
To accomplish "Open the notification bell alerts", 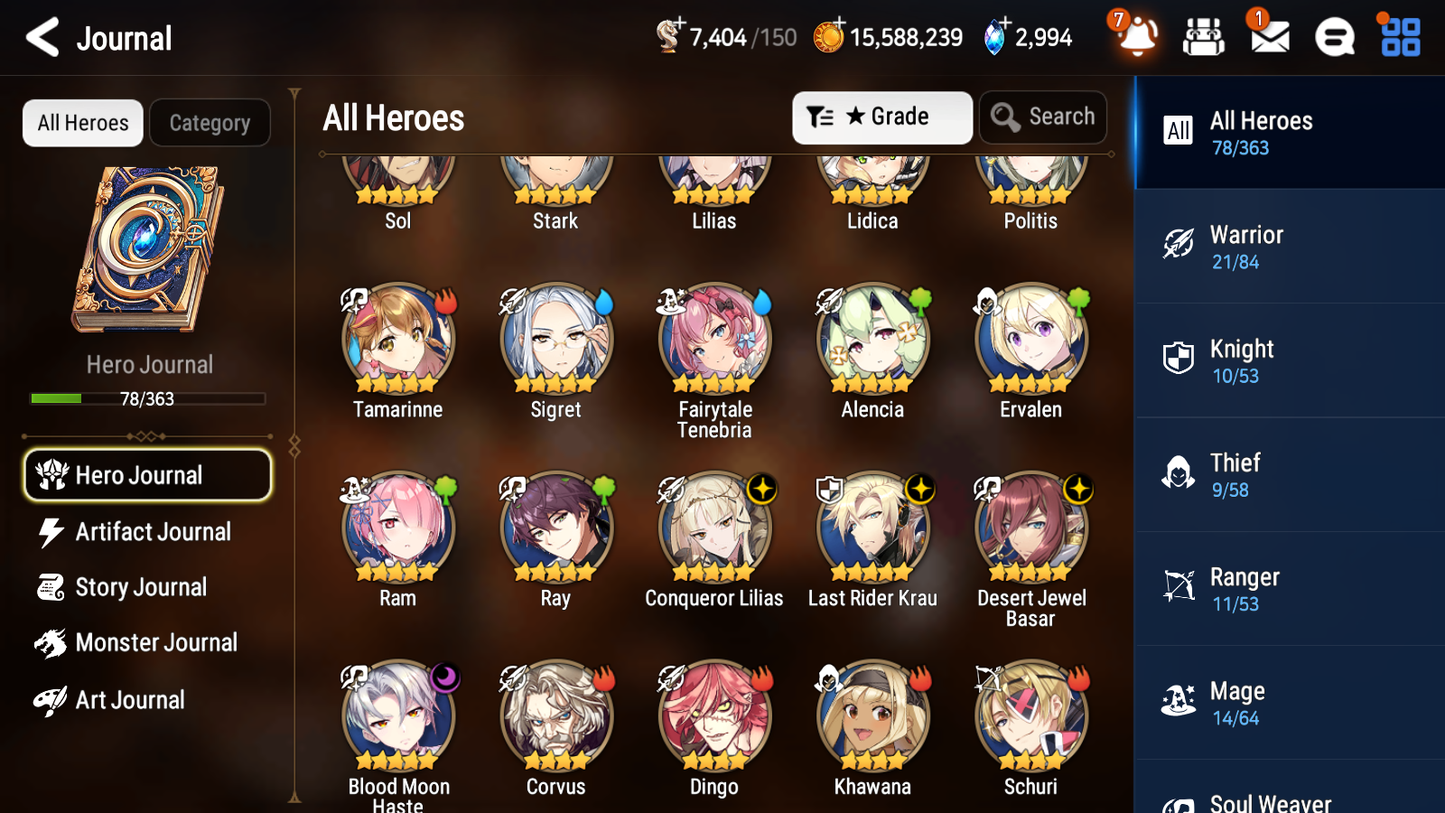I will 1135,36.
